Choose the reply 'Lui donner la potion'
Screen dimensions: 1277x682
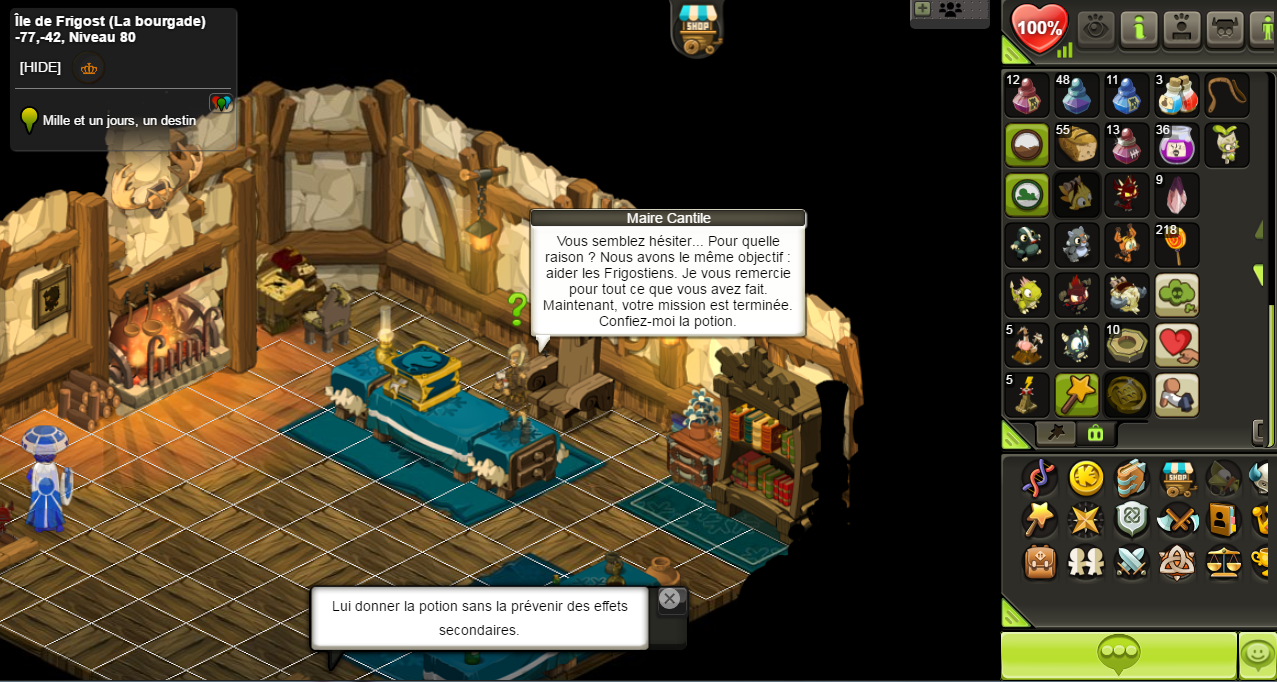[479, 618]
